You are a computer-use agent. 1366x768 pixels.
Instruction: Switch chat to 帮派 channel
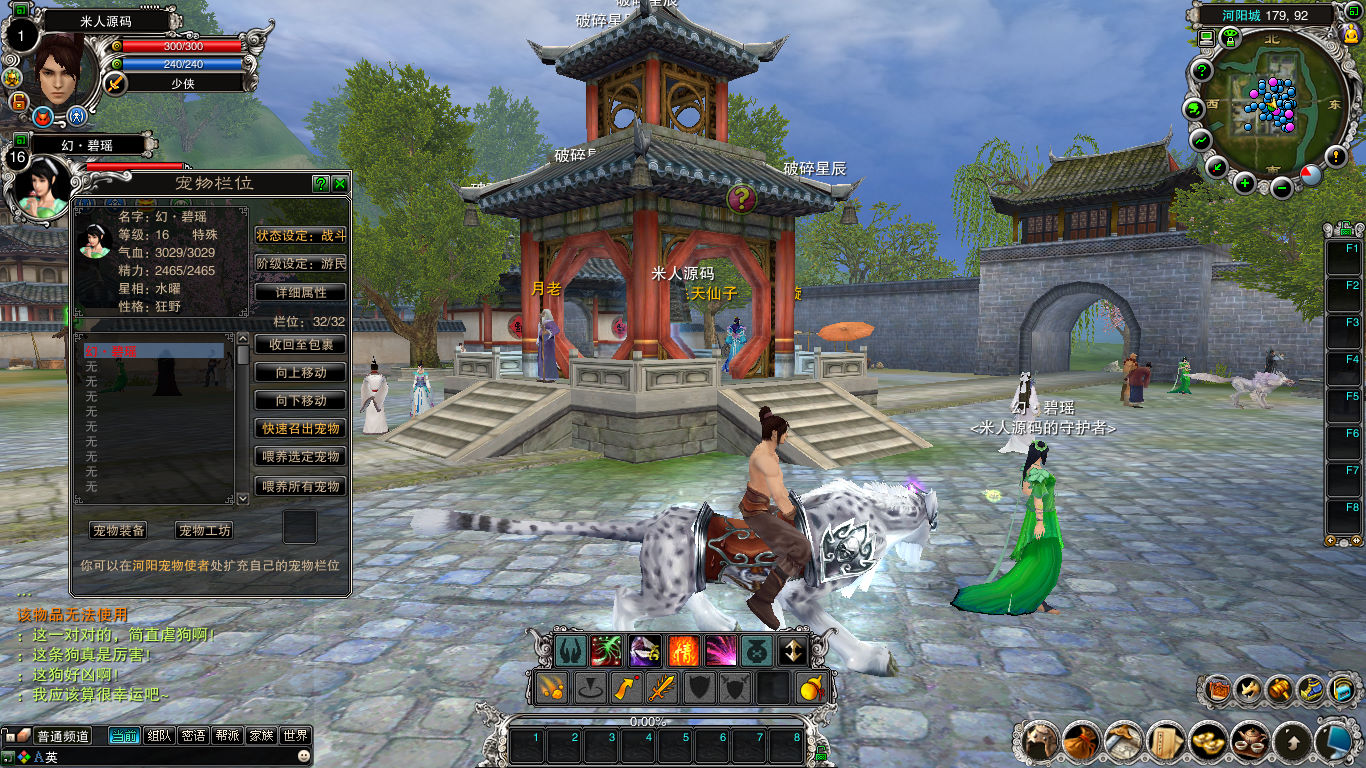point(227,736)
